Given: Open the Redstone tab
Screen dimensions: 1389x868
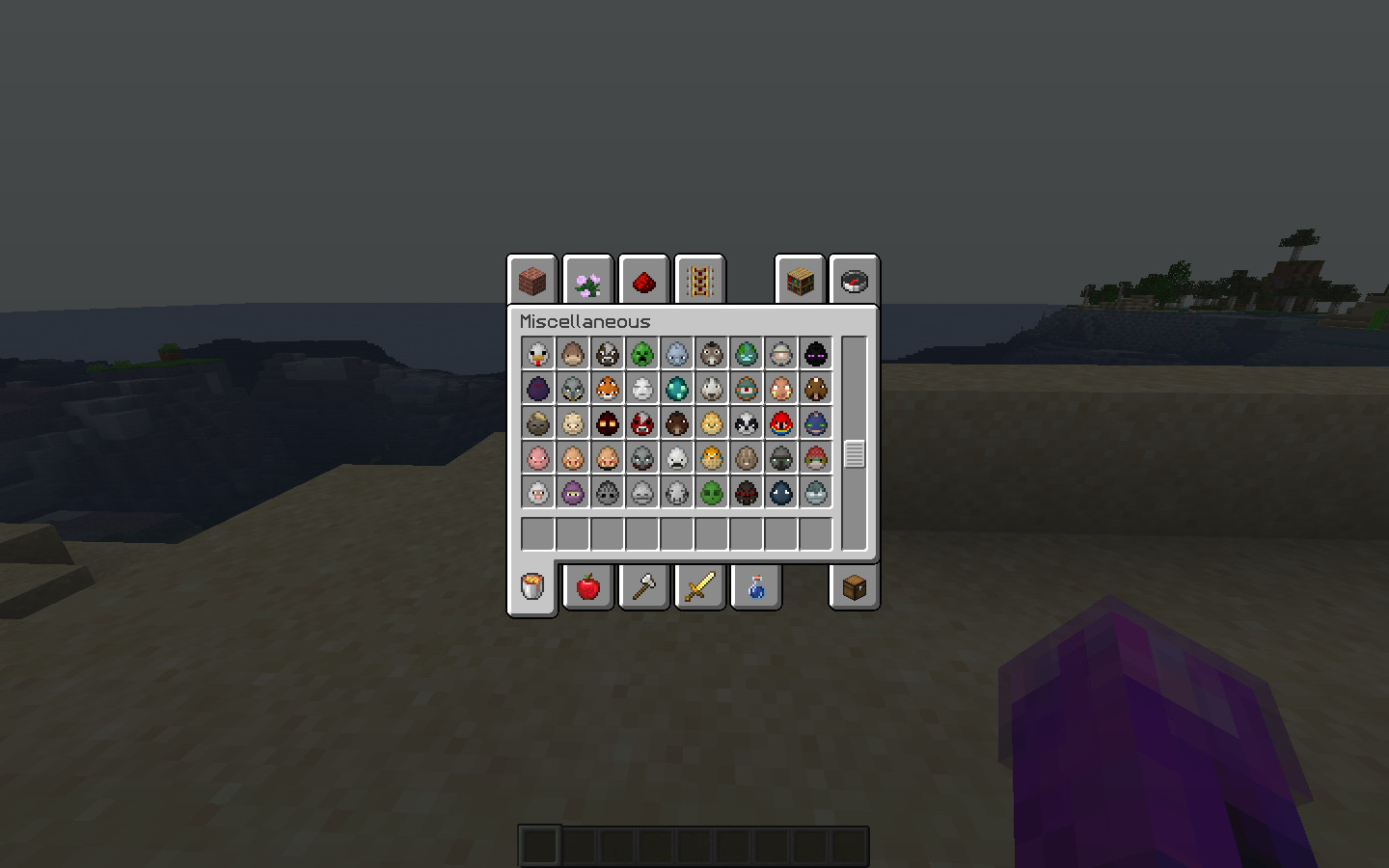Looking at the screenshot, I should (x=643, y=281).
